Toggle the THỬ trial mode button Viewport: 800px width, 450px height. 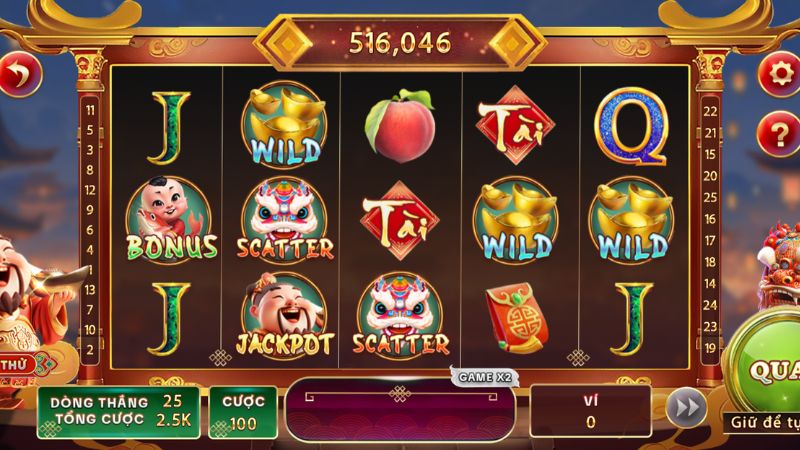[17, 364]
